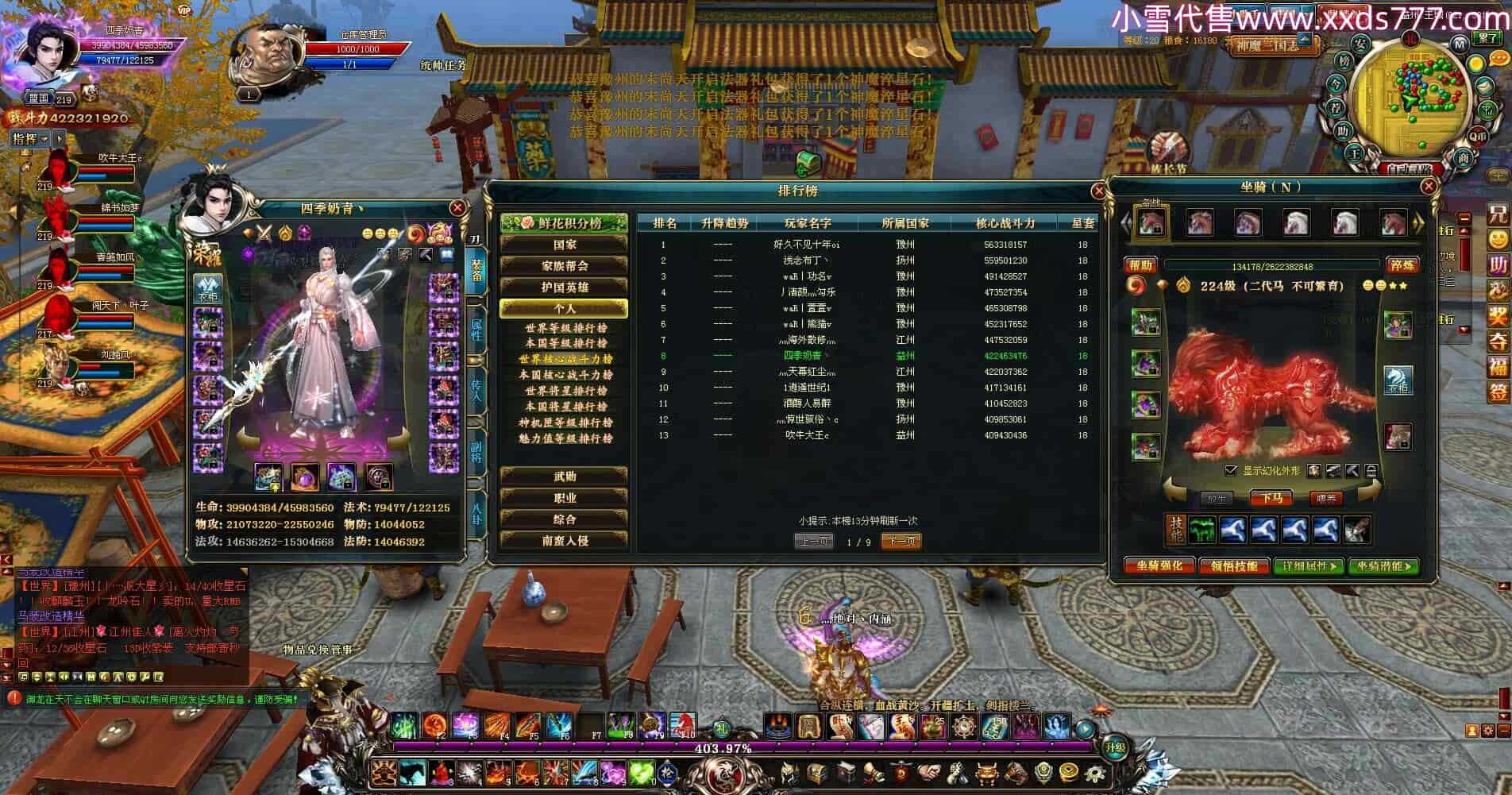Image resolution: width=1512 pixels, height=795 pixels.
Task: Select the 武勋 ranking category
Action: coord(564,477)
